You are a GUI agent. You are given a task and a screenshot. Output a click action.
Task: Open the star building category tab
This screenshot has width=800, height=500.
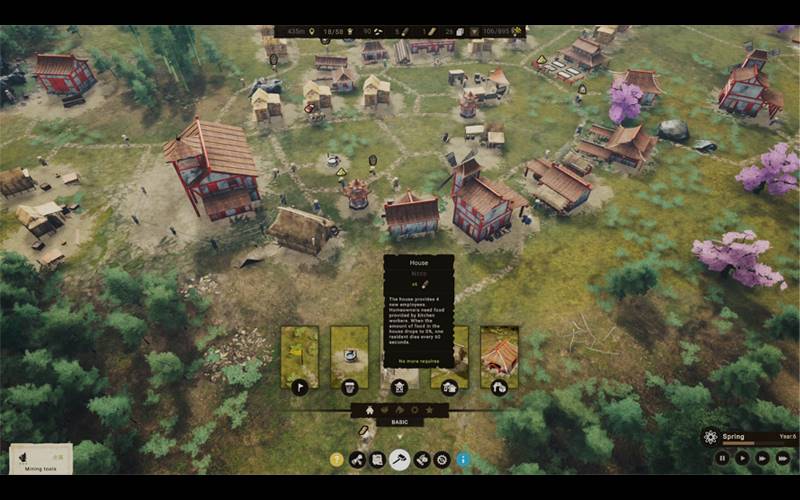point(429,410)
